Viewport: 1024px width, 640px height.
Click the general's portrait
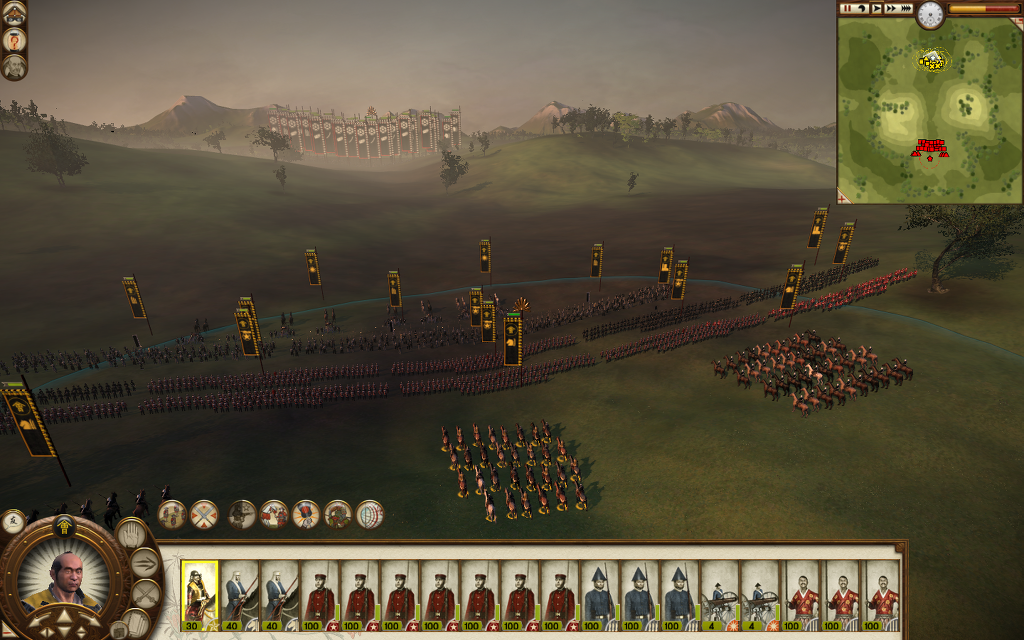pyautogui.click(x=67, y=580)
